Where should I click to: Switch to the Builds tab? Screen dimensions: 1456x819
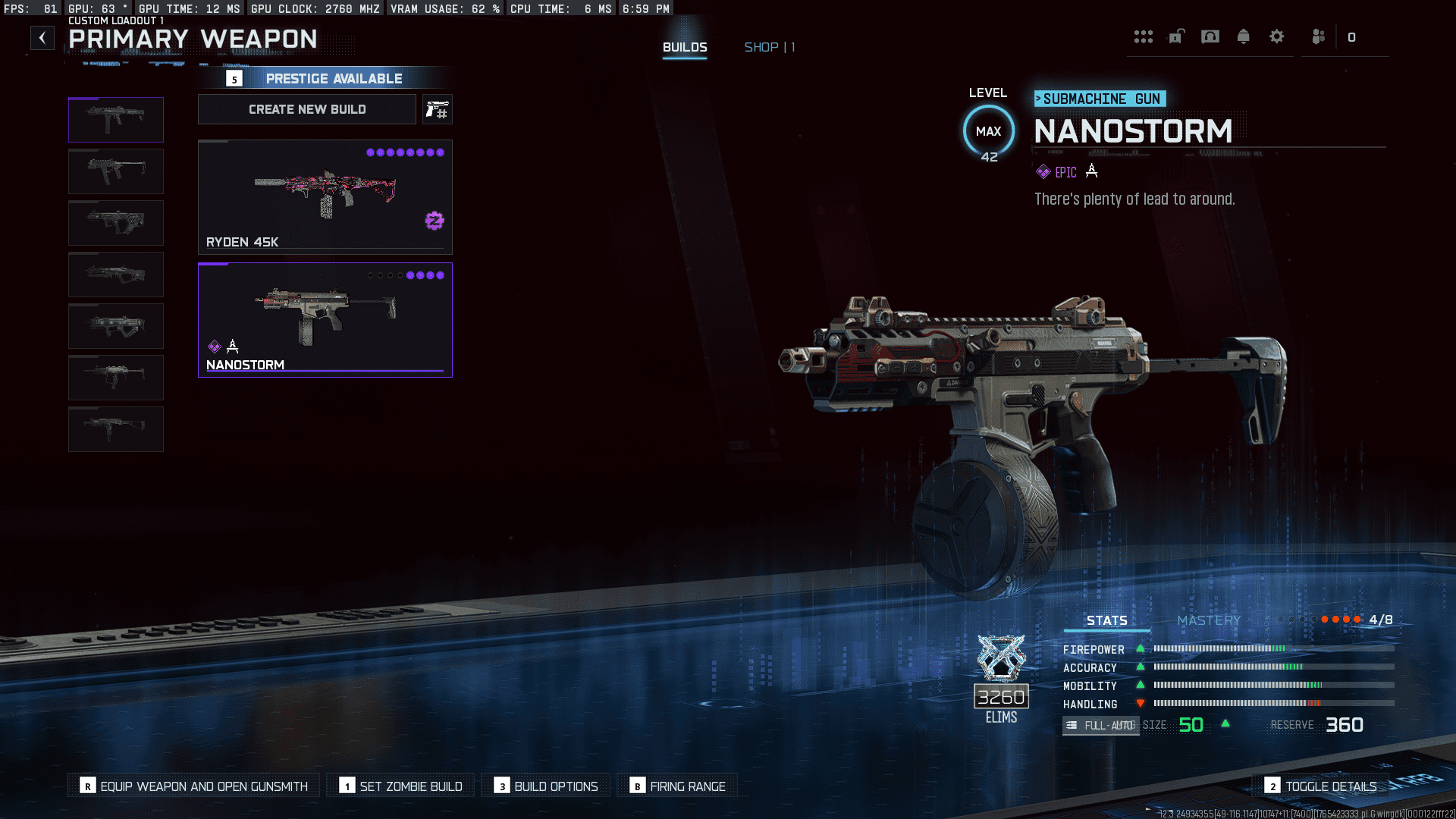coord(685,47)
